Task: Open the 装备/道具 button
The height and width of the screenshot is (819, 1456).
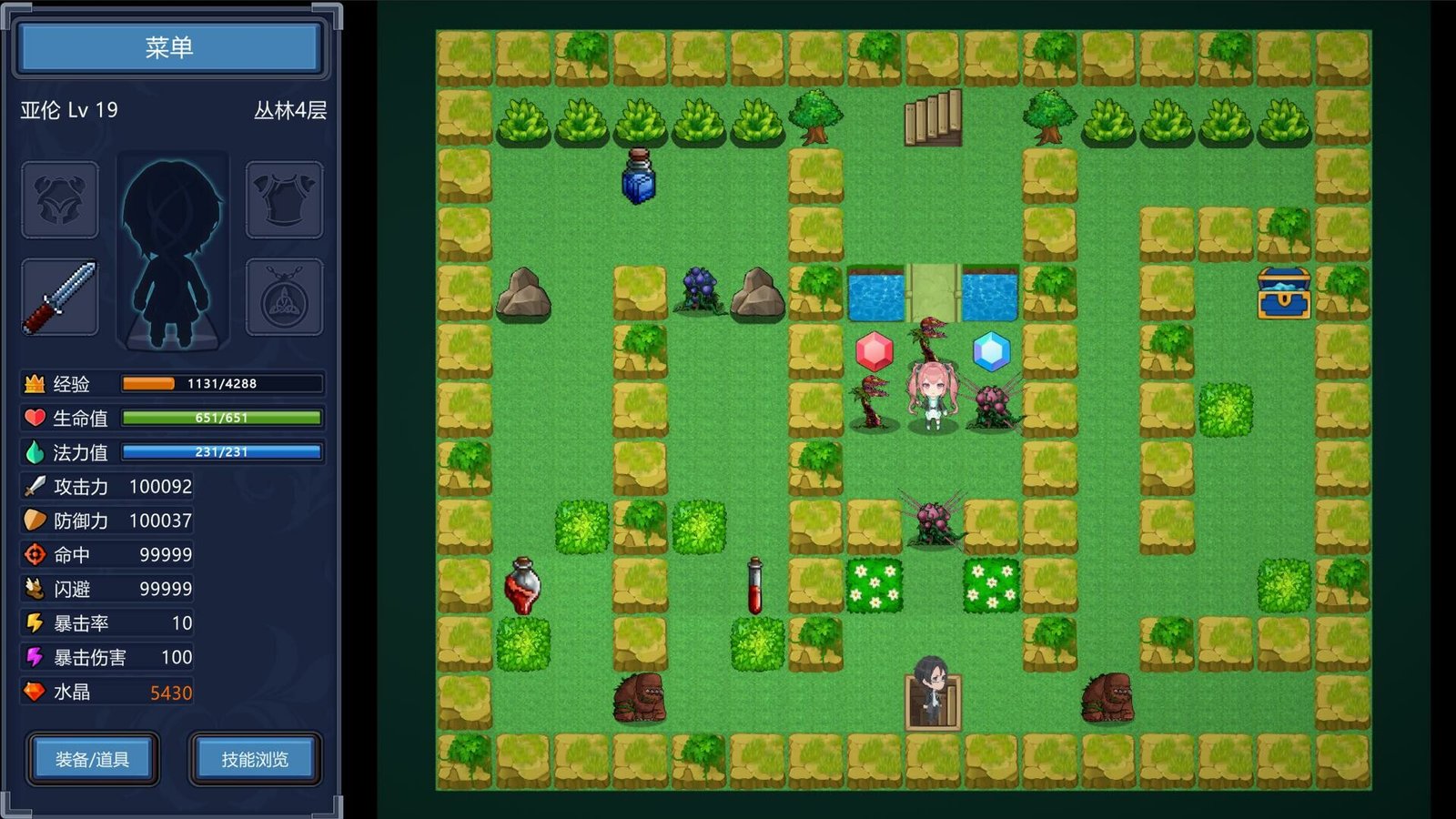Action: point(91,759)
